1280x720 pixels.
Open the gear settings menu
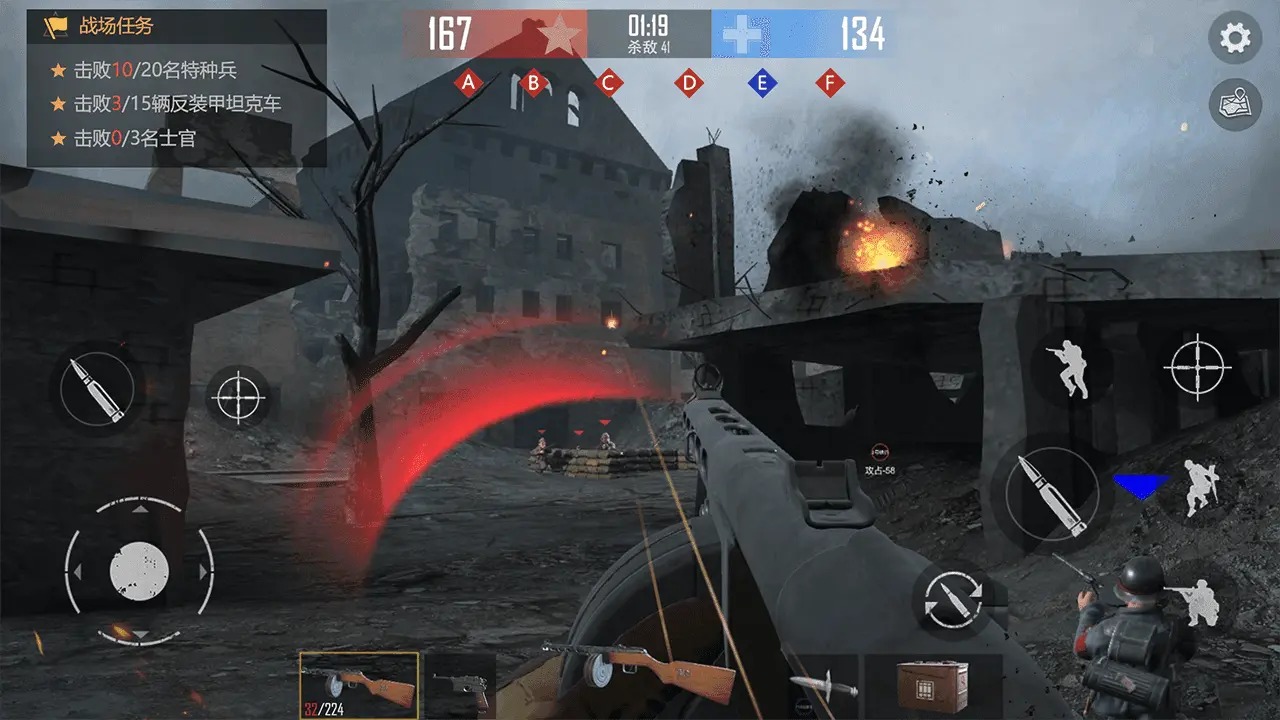click(1235, 39)
